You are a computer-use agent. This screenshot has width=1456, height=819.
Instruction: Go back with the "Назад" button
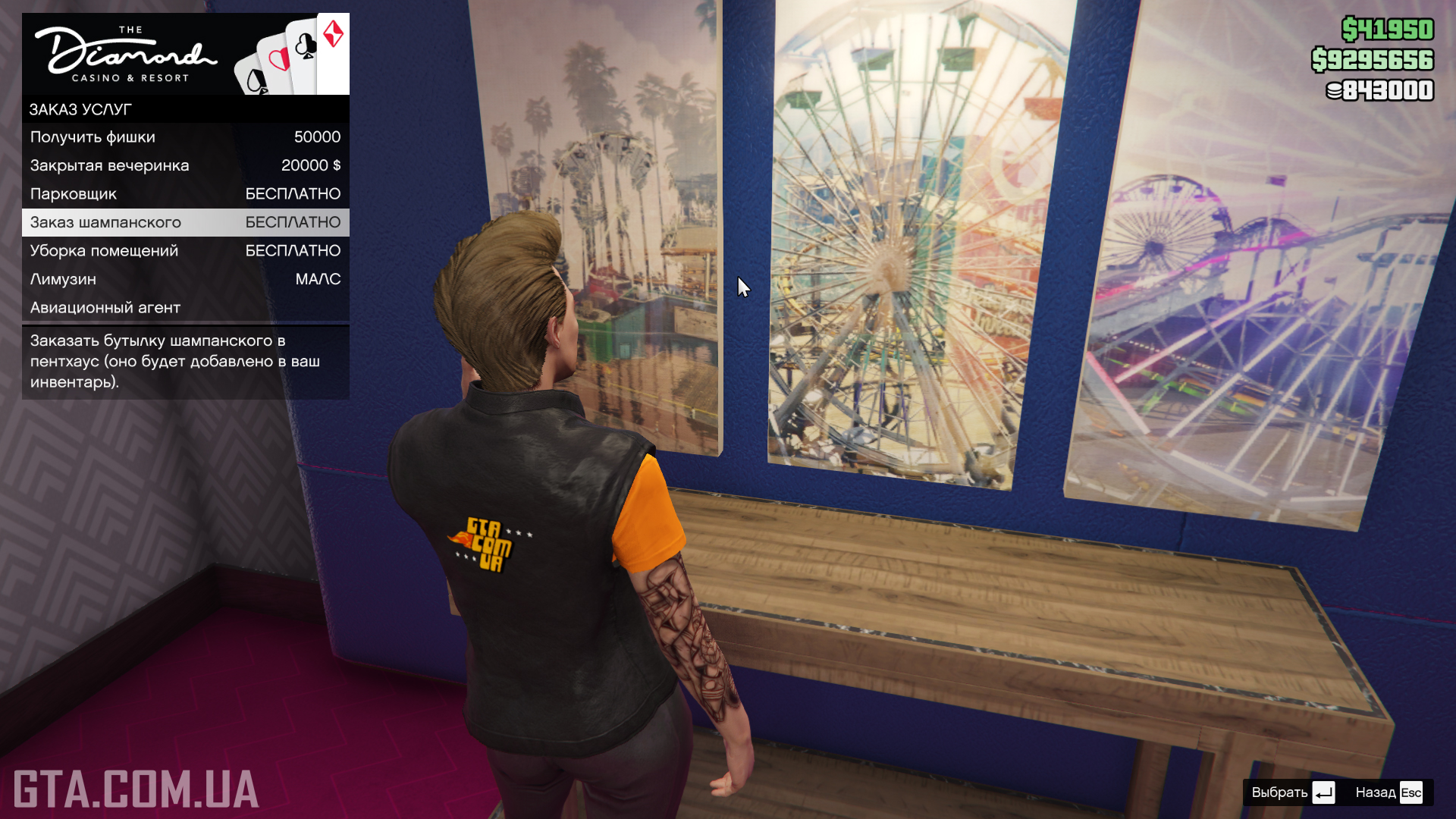(x=1389, y=792)
